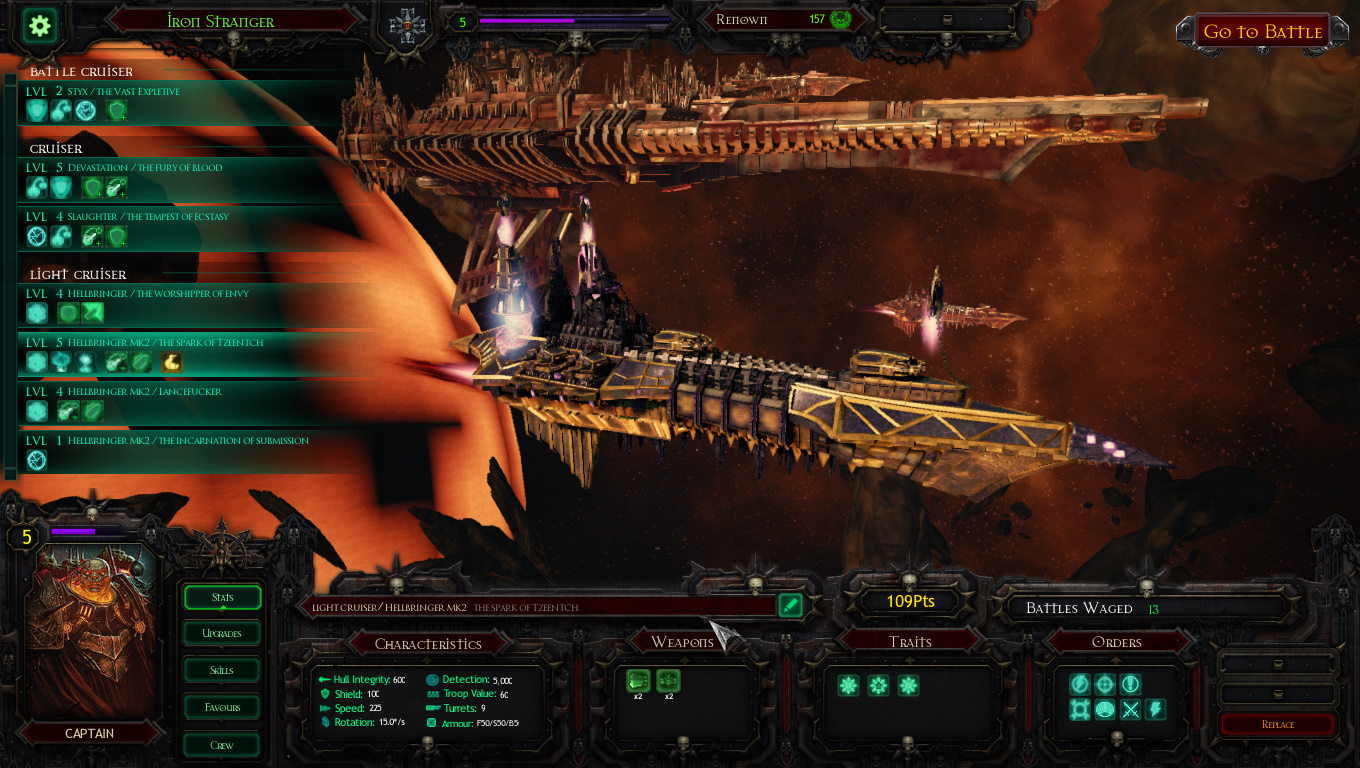Click the crossed-swords order icon in Orders panel
Screen dimensions: 1360x768
1131,710
